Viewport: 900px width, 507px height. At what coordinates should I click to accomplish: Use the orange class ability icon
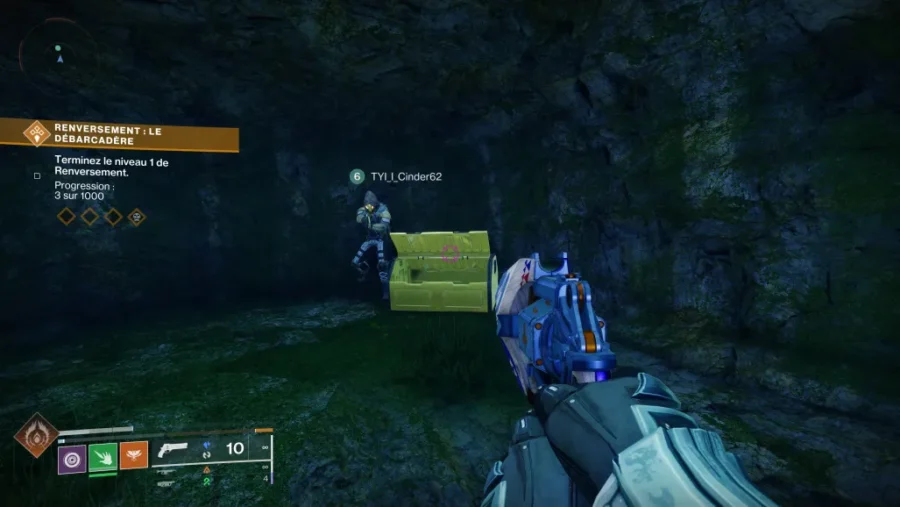[134, 456]
